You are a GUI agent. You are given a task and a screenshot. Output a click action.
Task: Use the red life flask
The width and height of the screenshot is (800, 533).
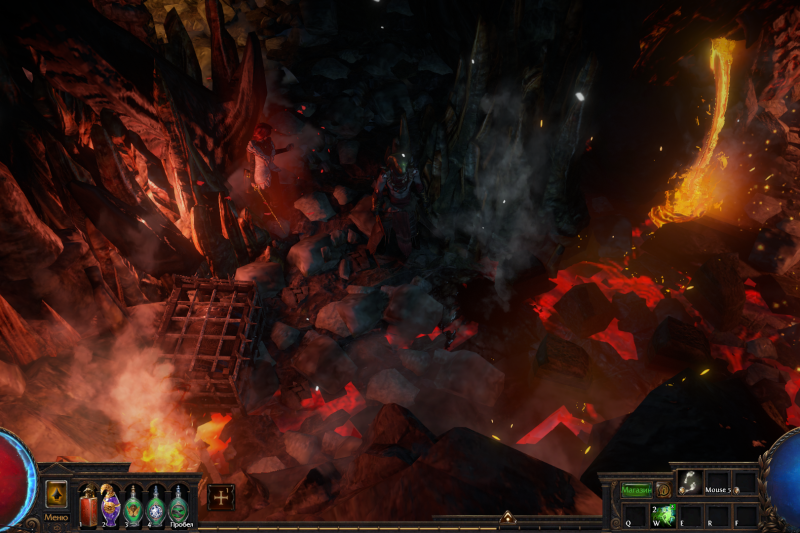[89, 503]
